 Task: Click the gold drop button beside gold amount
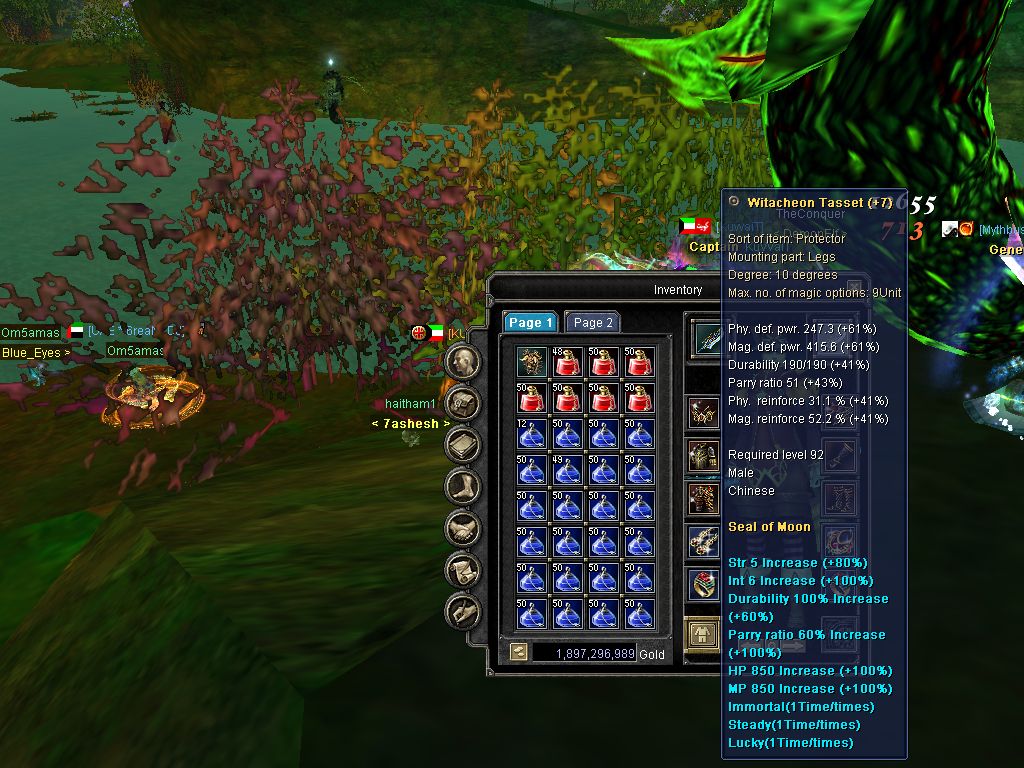pos(519,652)
